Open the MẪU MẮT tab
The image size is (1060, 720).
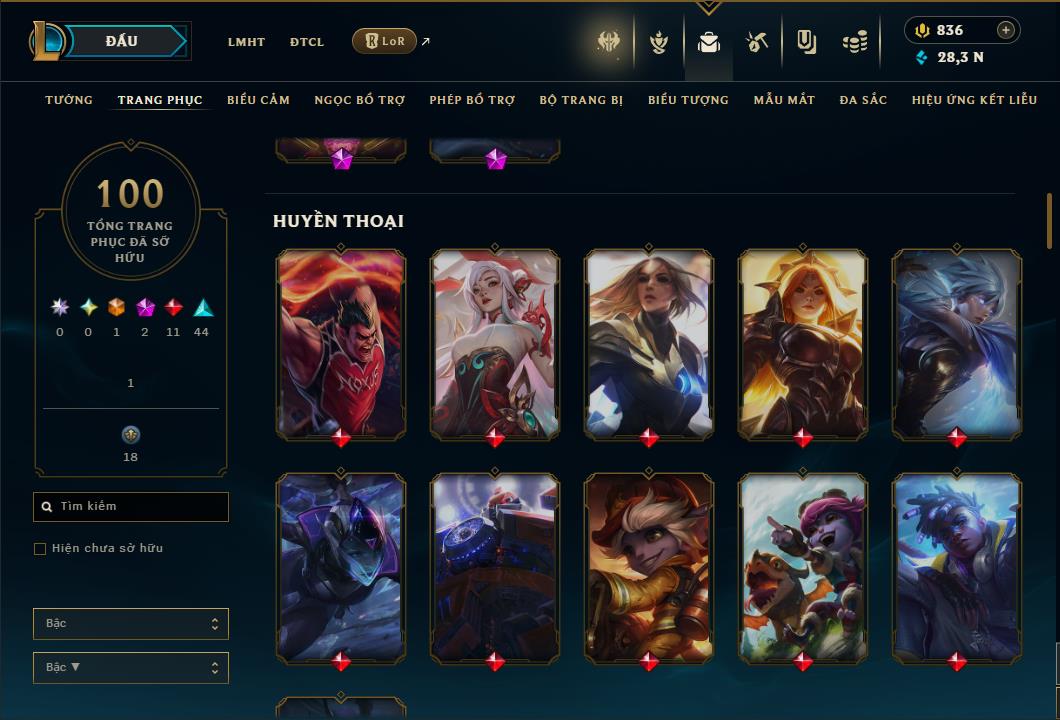784,100
